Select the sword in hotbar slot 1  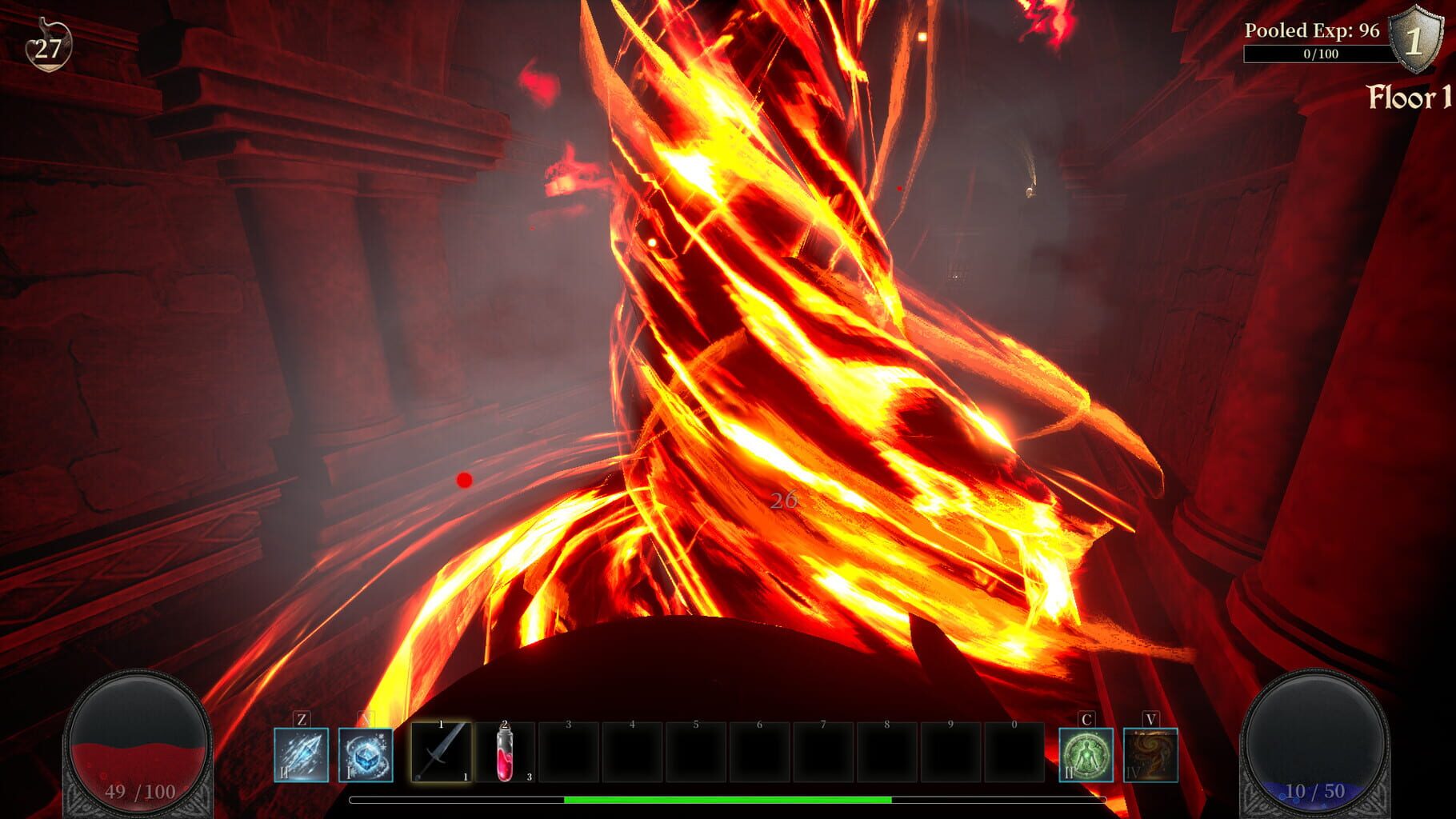pos(440,756)
